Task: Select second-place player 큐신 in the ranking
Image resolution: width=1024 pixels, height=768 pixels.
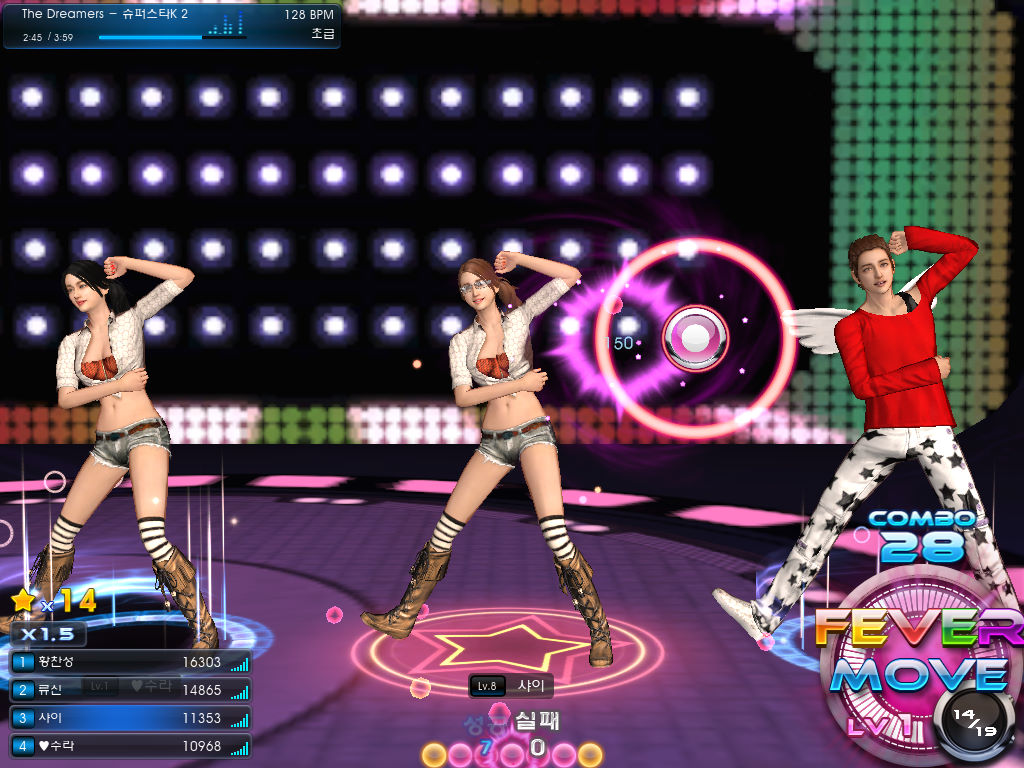Action: [x=130, y=690]
